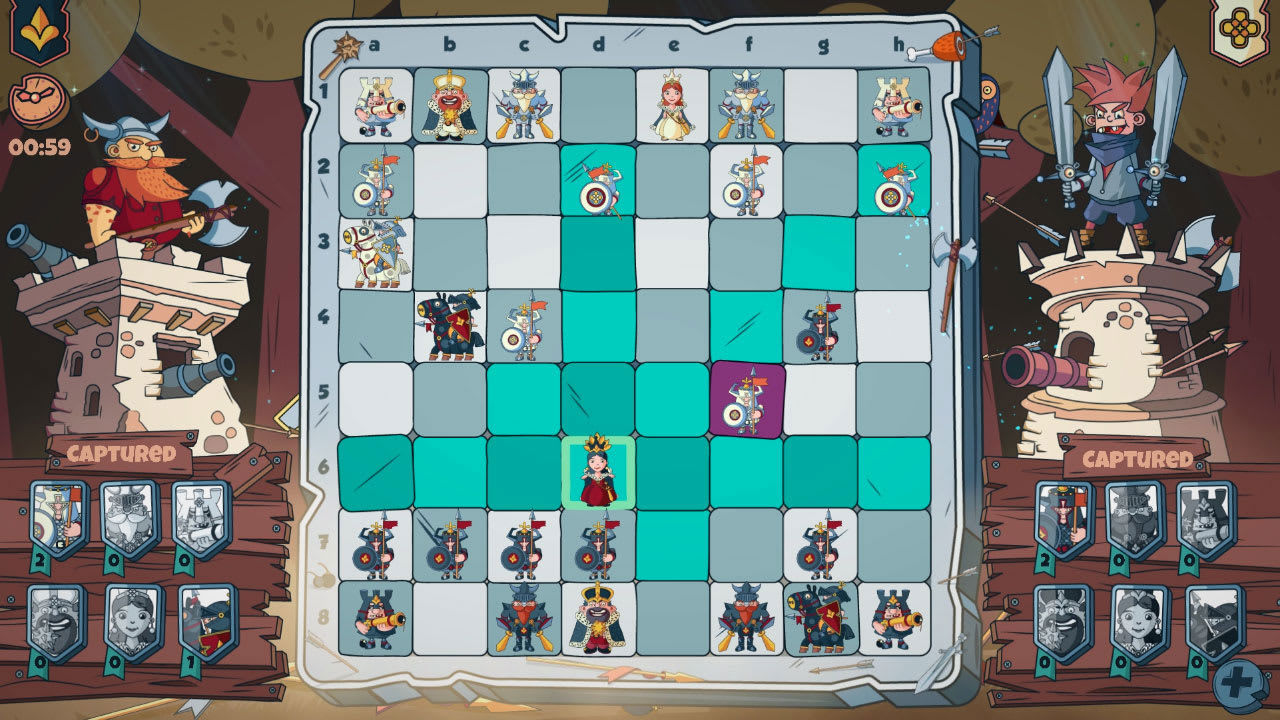Click the grey queen portrait in left captured panel
Screen dimensions: 1280x720
(125, 615)
